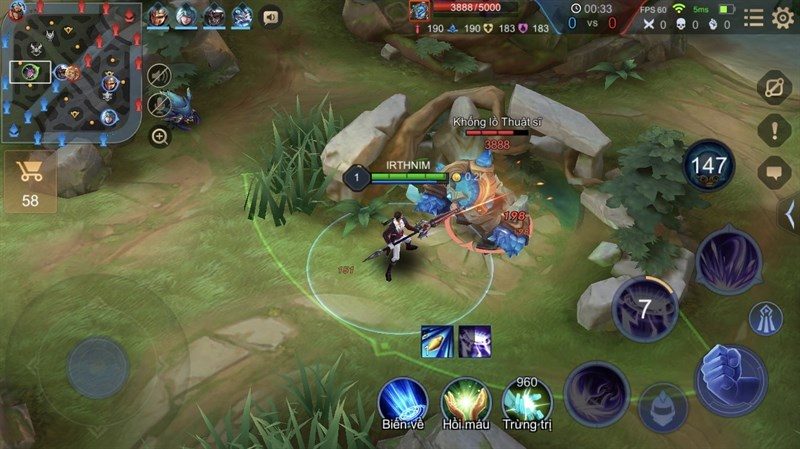Tap the slashed-circle button above the alert
The width and height of the screenshot is (800, 449).
coord(774,88)
